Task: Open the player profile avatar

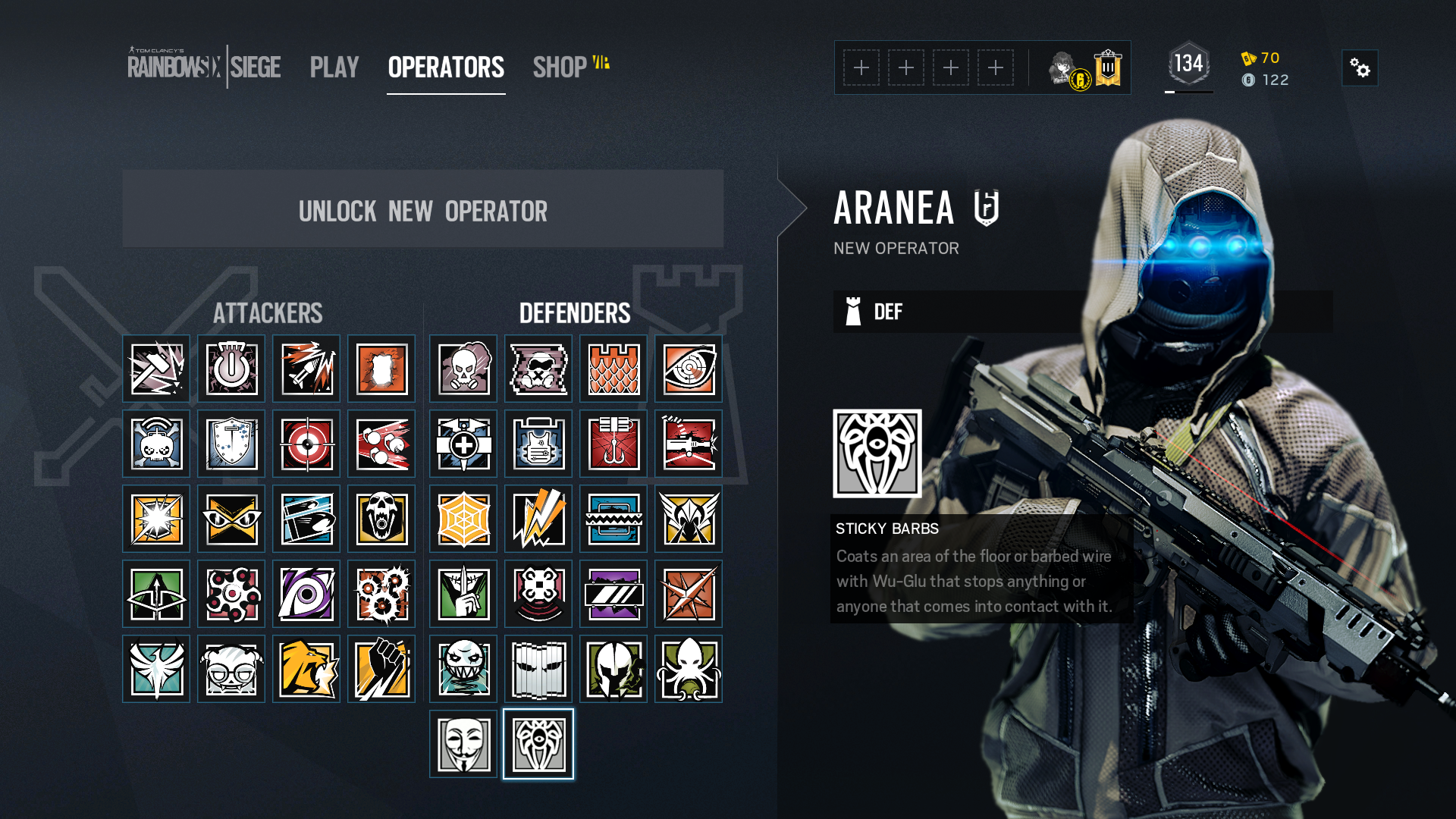Action: 1063,68
